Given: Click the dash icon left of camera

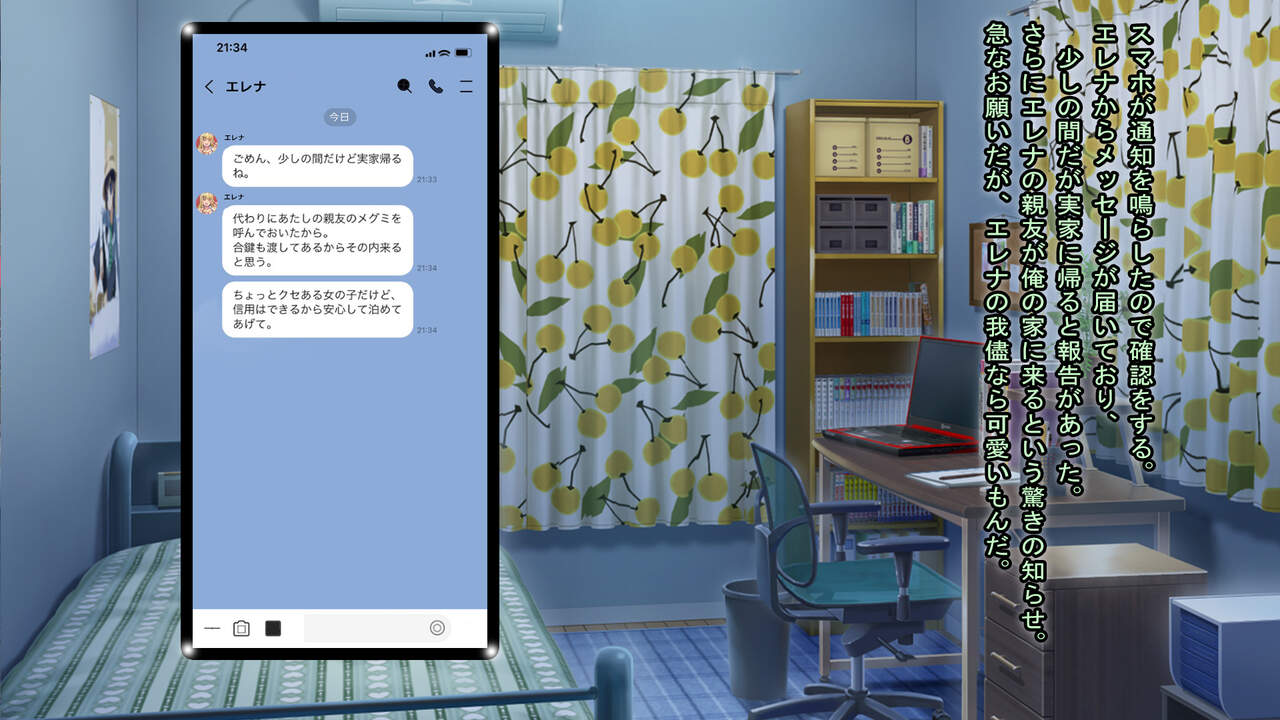Looking at the screenshot, I should point(211,628).
